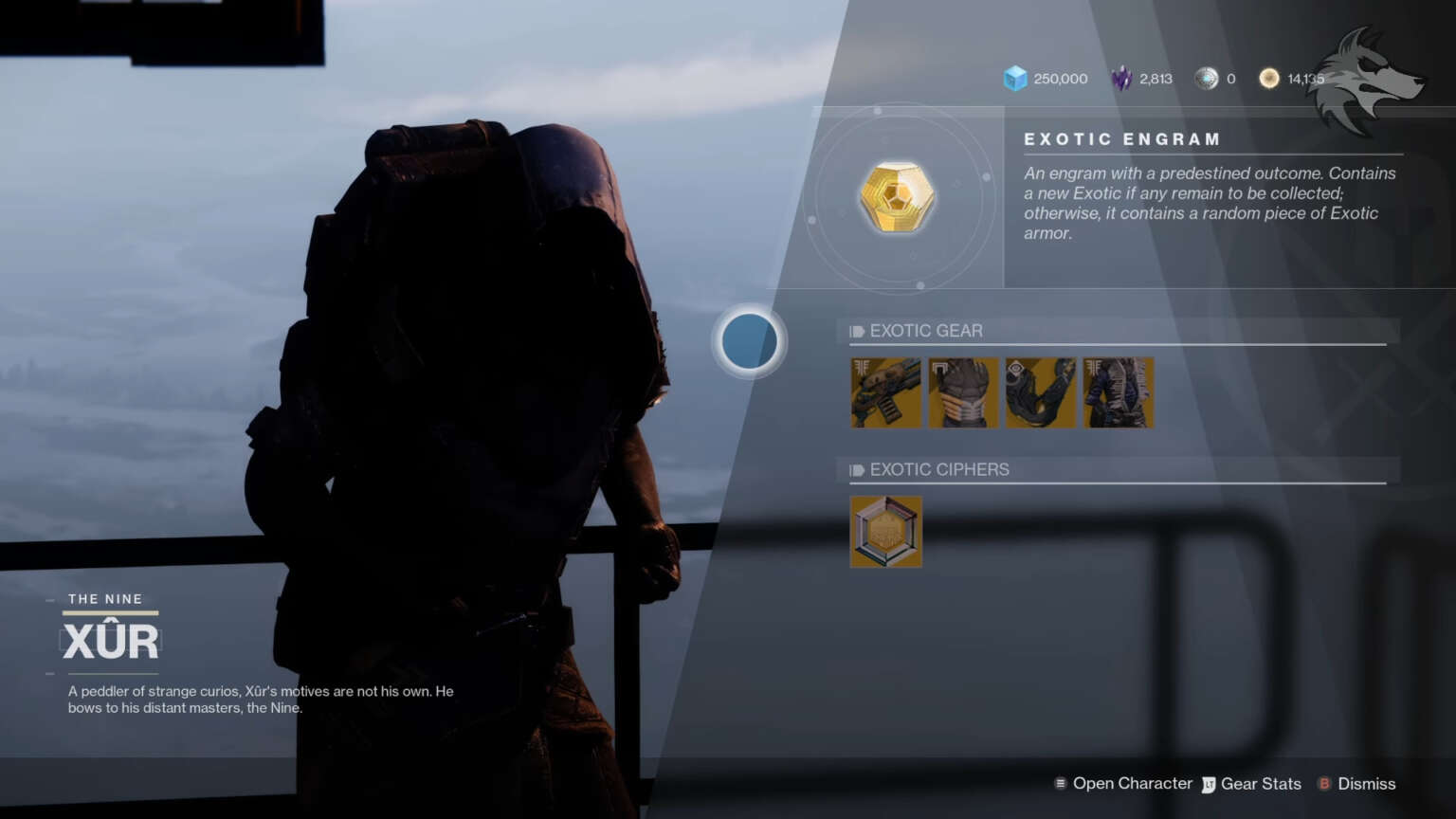
Task: Open the Exotic Ciphers section header
Action: [939, 468]
